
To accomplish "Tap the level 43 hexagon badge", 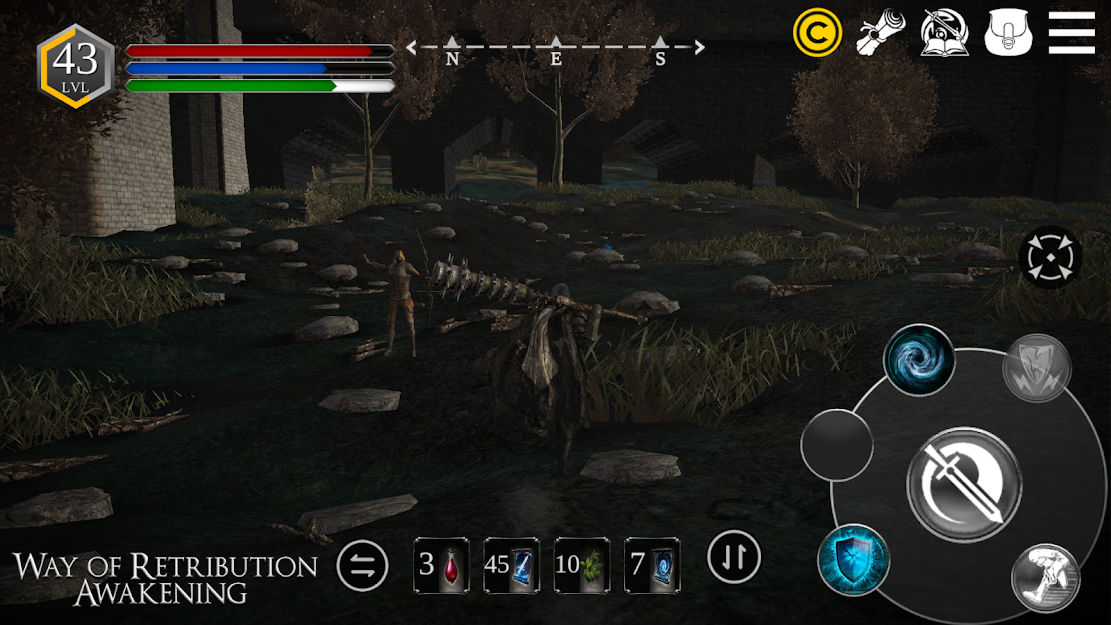I will point(75,65).
